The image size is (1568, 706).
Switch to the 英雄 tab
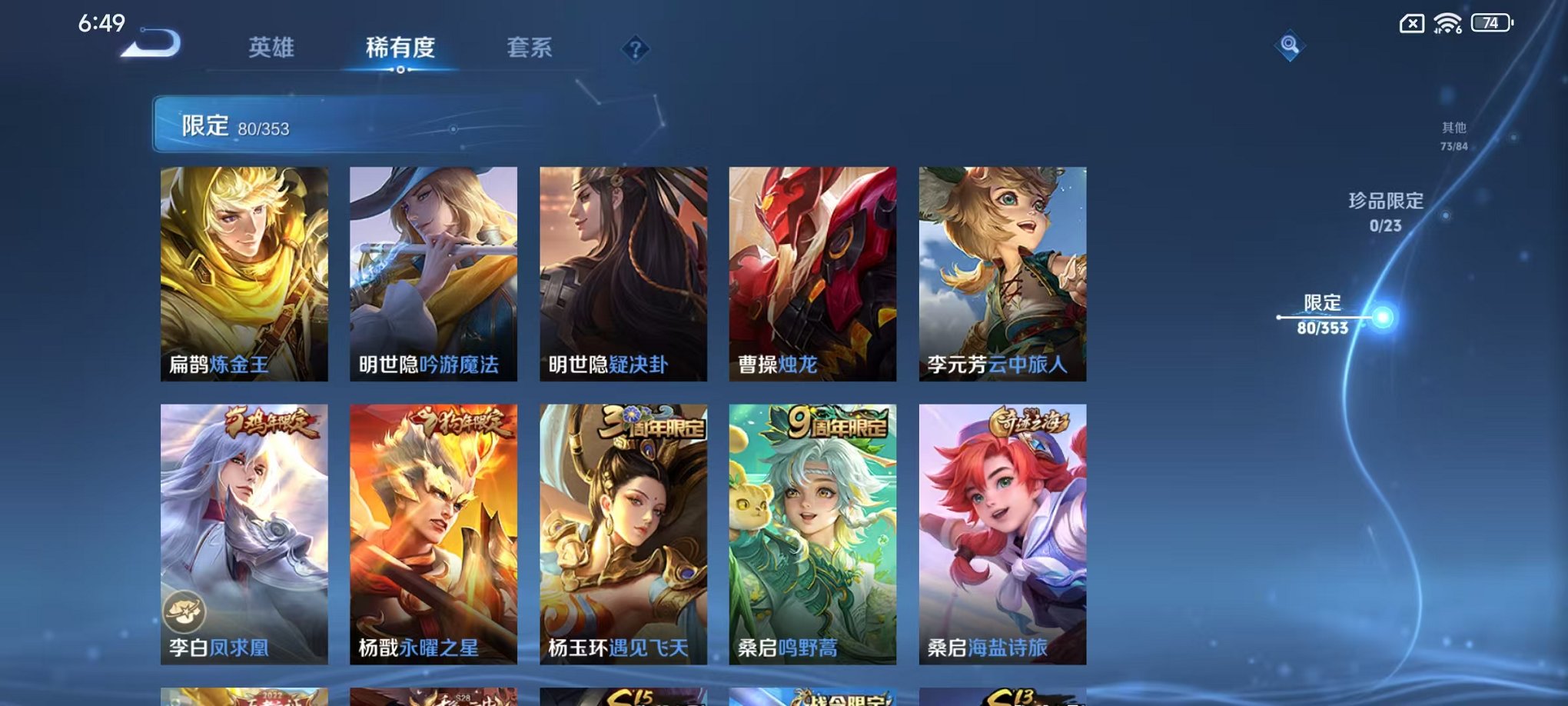pos(270,47)
